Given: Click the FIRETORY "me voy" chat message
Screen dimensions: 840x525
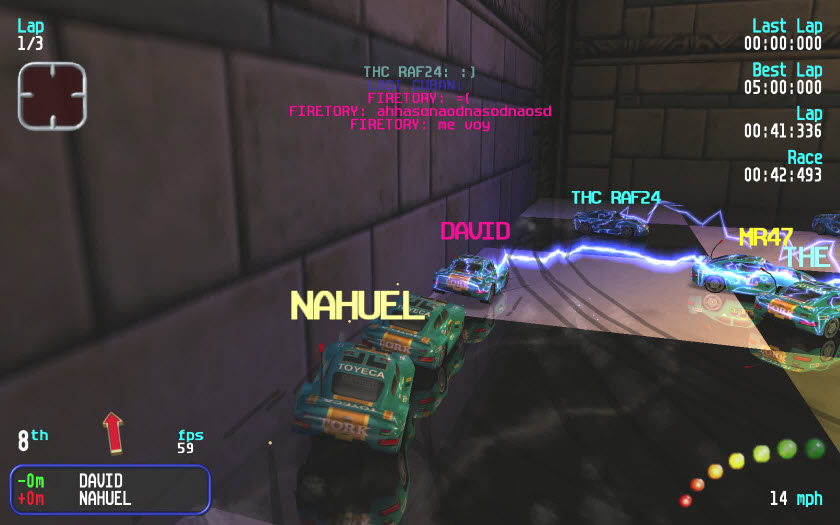Looking at the screenshot, I should (x=420, y=125).
